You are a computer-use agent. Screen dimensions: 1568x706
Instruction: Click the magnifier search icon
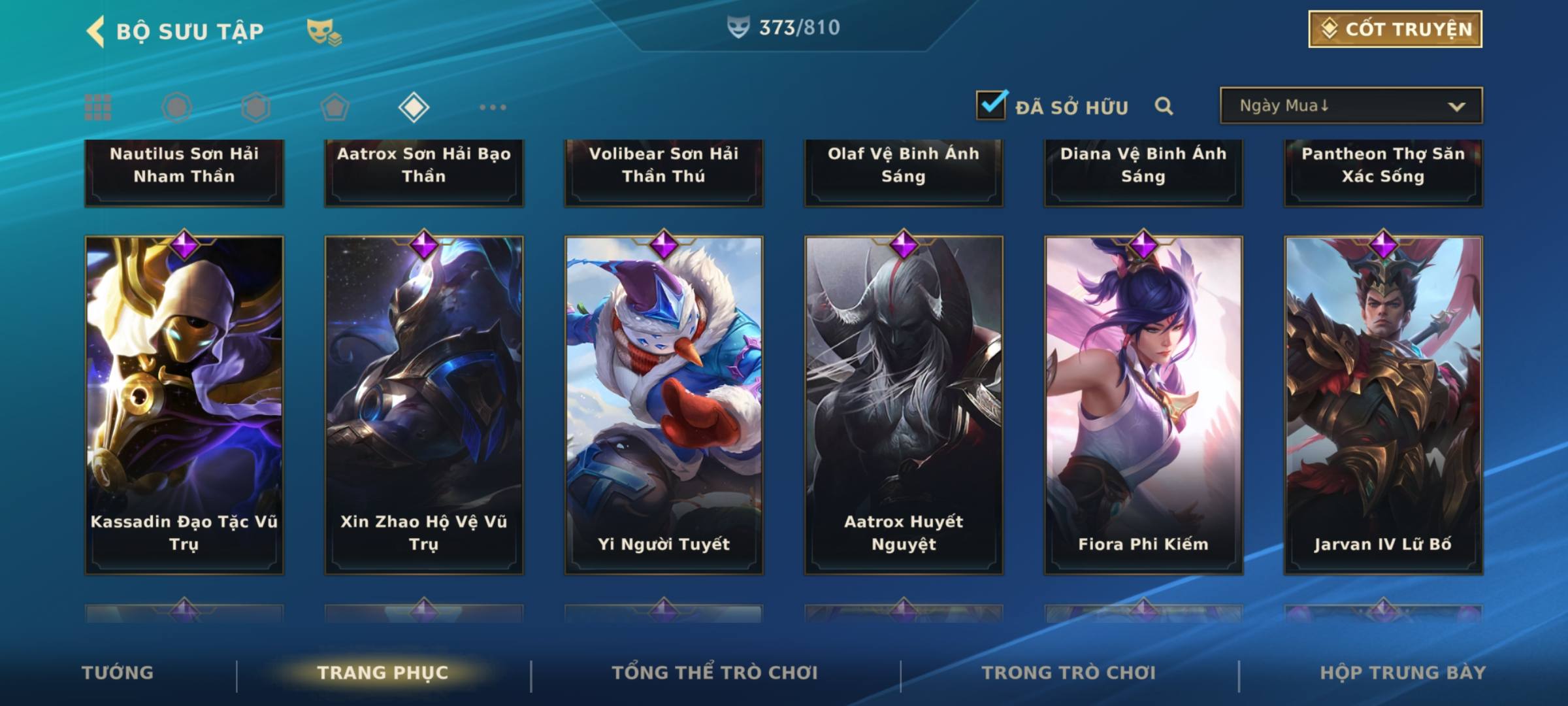1164,106
